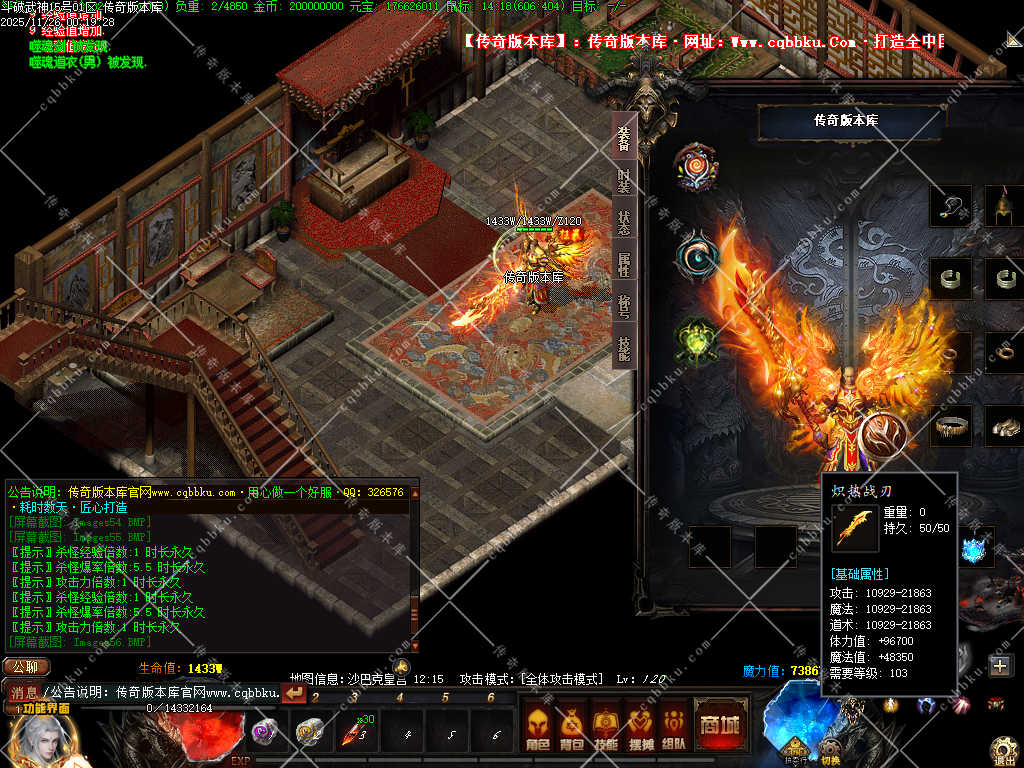Select the belt equipment slot
The height and width of the screenshot is (768, 1024).
pyautogui.click(x=951, y=425)
